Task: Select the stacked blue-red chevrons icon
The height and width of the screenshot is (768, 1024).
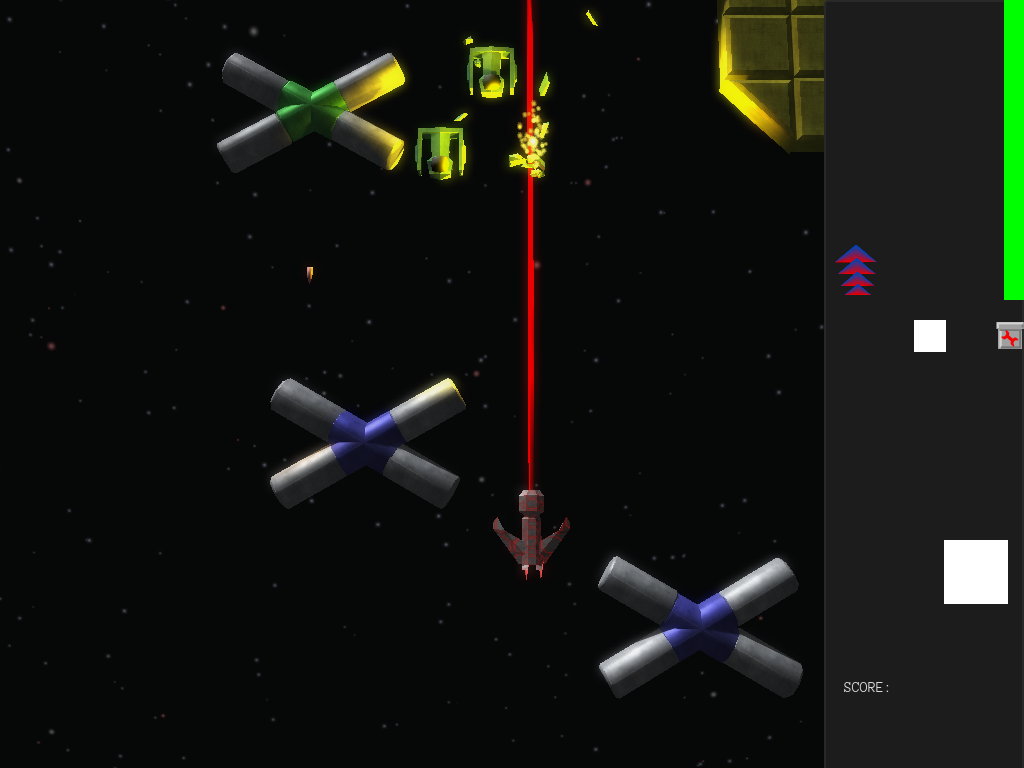Action: click(x=856, y=271)
